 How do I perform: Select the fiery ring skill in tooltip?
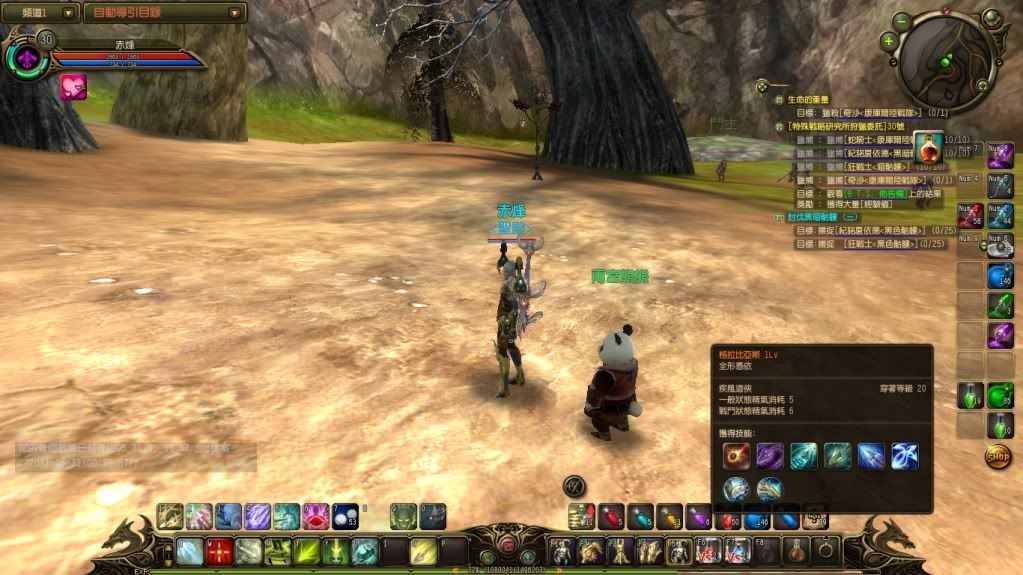(x=737, y=456)
